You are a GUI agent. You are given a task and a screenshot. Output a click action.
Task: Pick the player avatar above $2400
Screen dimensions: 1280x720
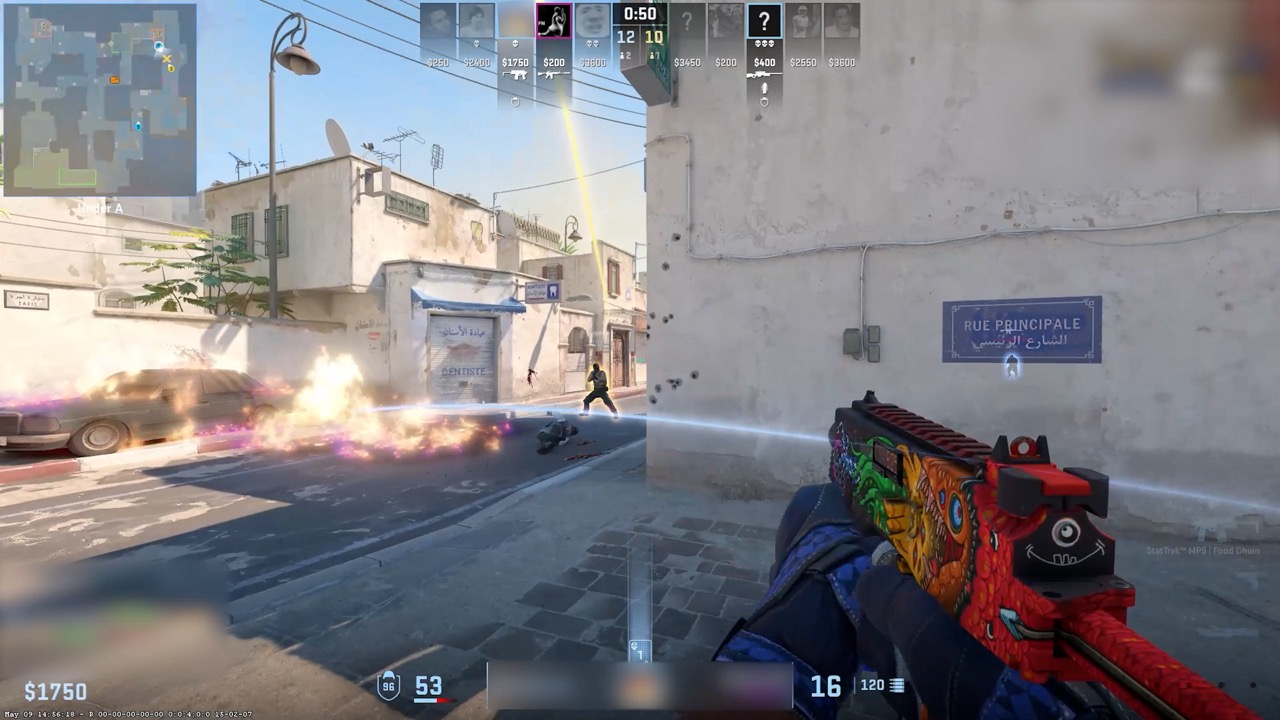coord(476,21)
